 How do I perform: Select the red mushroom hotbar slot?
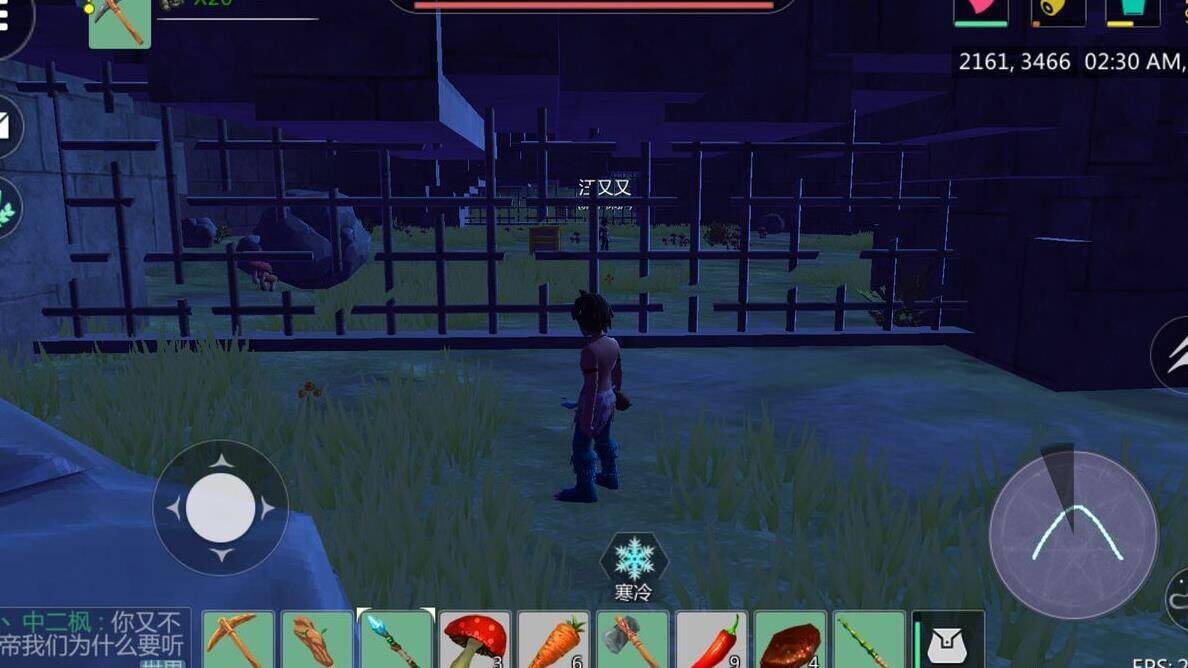coord(474,640)
